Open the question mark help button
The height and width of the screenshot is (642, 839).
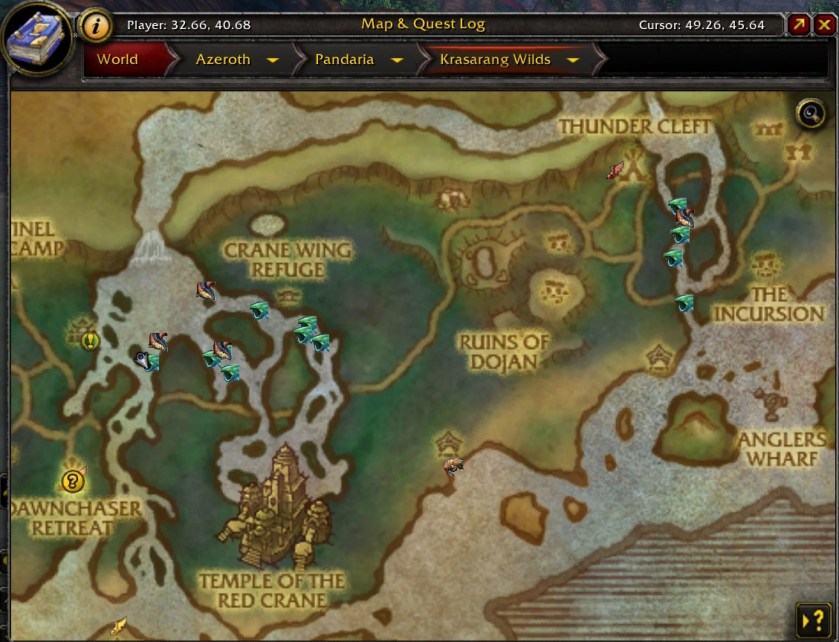[x=810, y=617]
